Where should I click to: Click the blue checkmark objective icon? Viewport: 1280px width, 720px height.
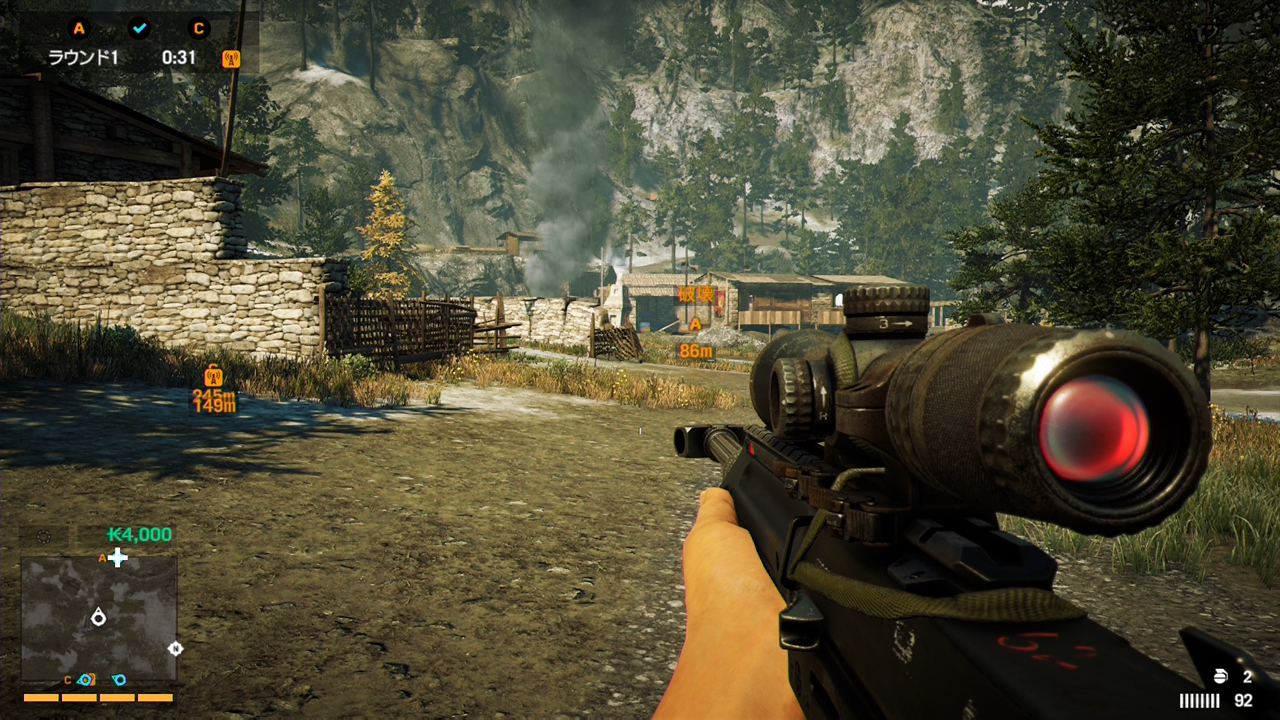(x=139, y=28)
